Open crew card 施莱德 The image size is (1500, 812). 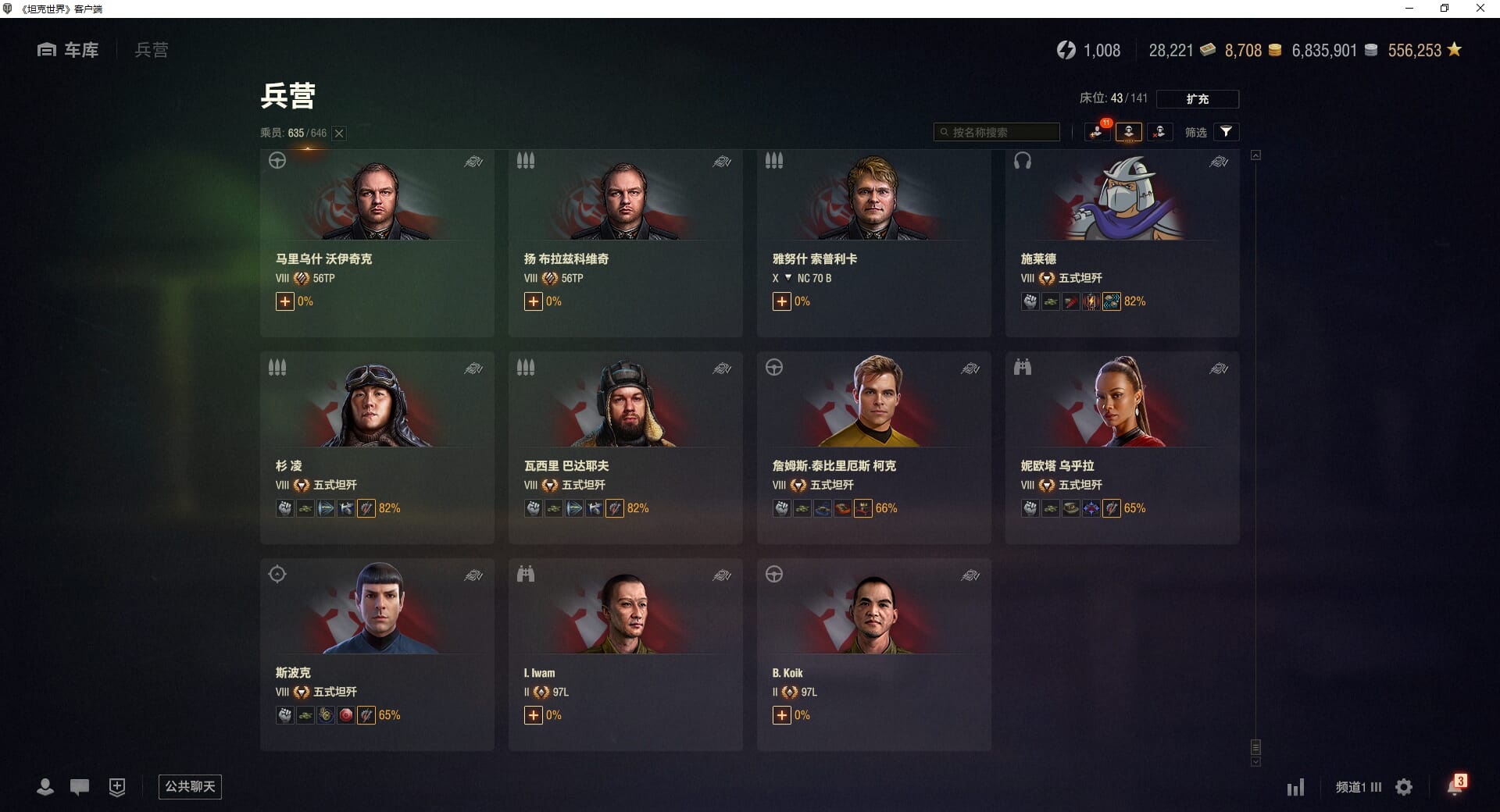point(1122,243)
